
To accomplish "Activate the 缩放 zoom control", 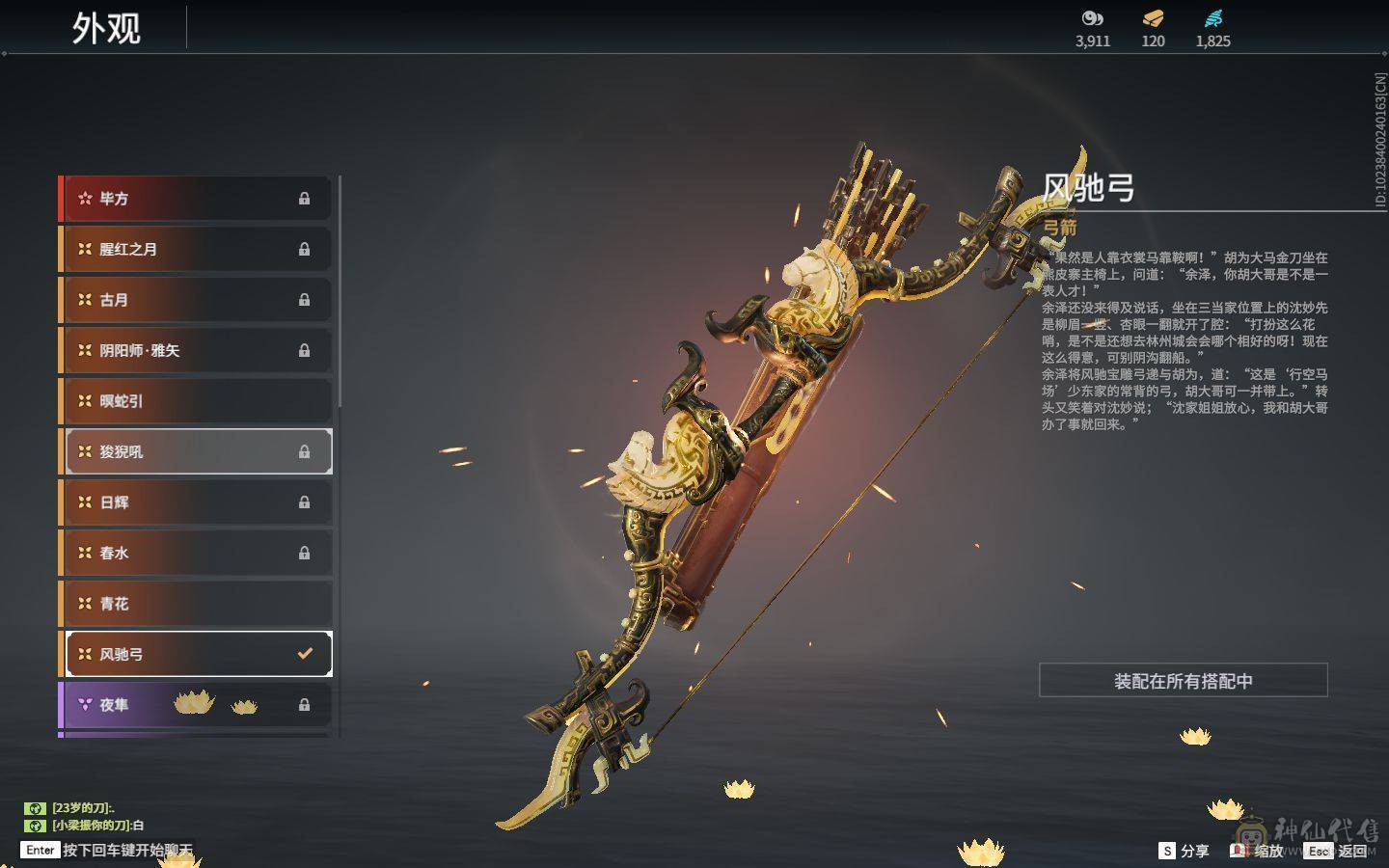I will 1258,851.
